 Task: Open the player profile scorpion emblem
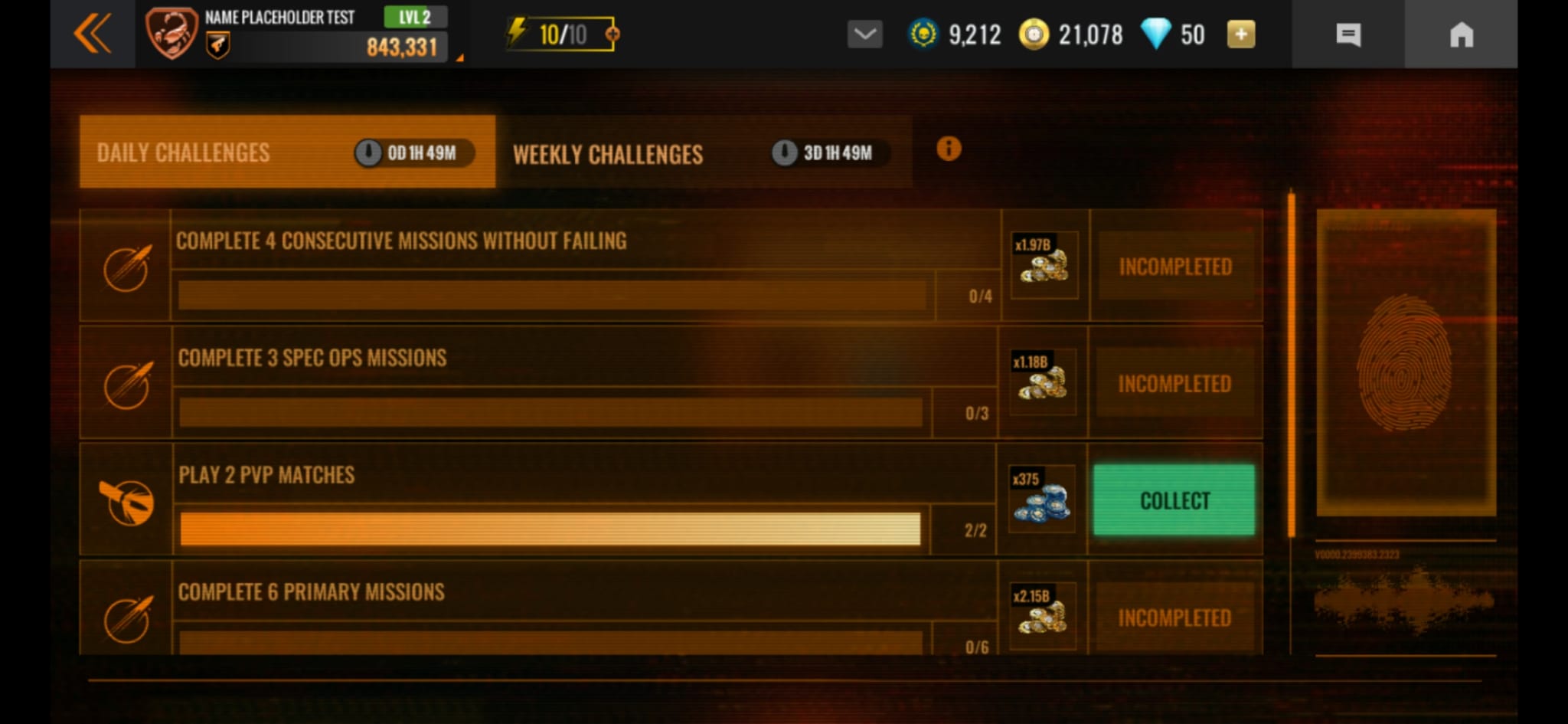(x=171, y=33)
